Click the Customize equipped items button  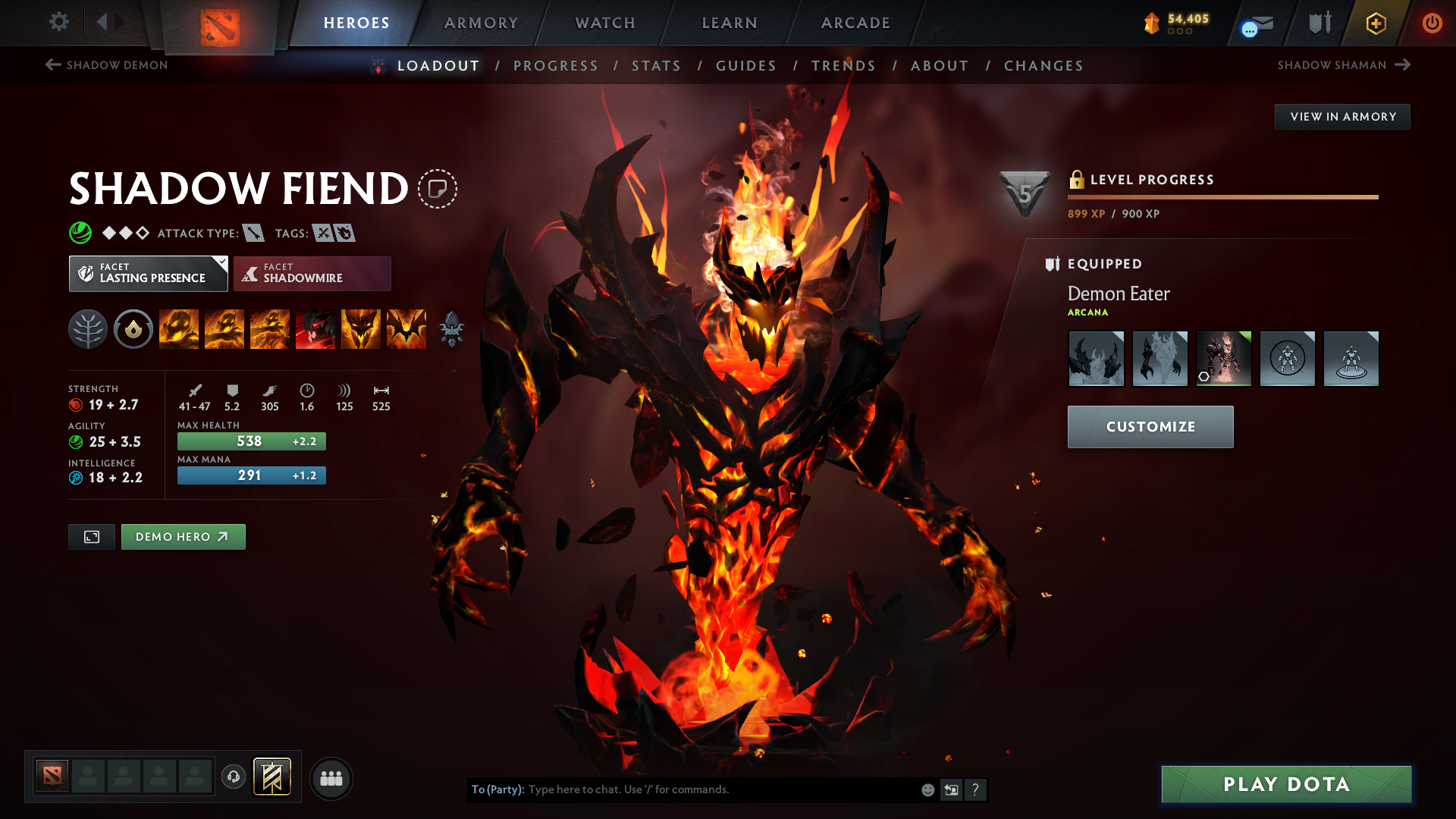tap(1150, 426)
